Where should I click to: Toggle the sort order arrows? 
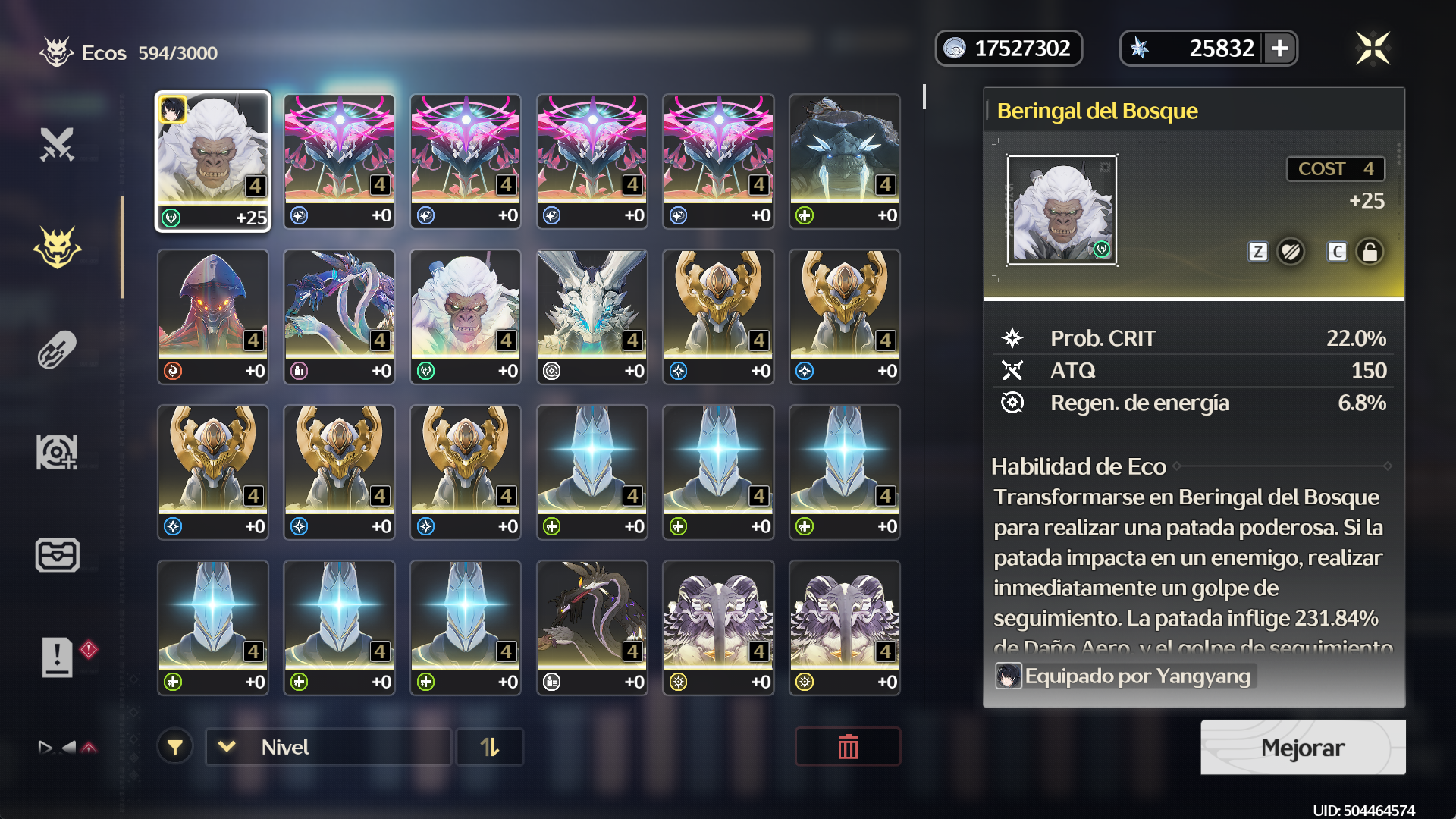(489, 748)
